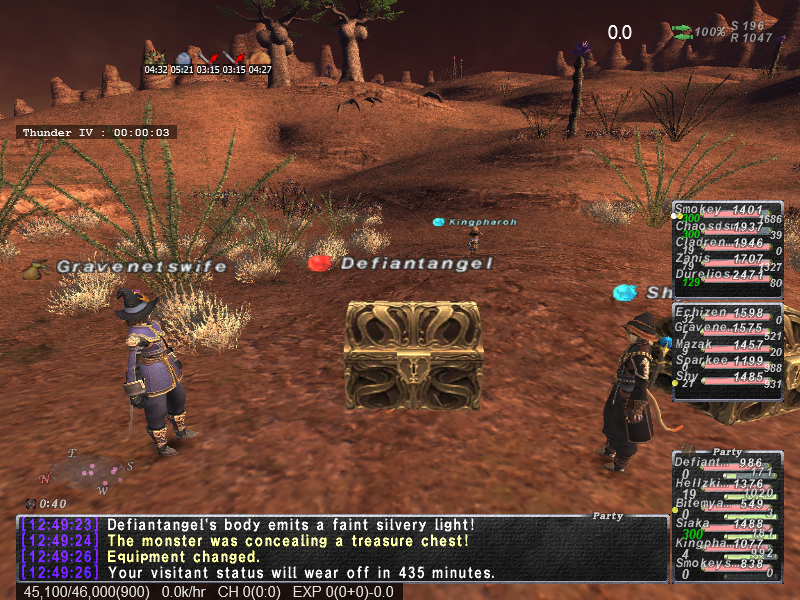The width and height of the screenshot is (800, 600).
Task: Click the compass rose
Action: tap(88, 469)
